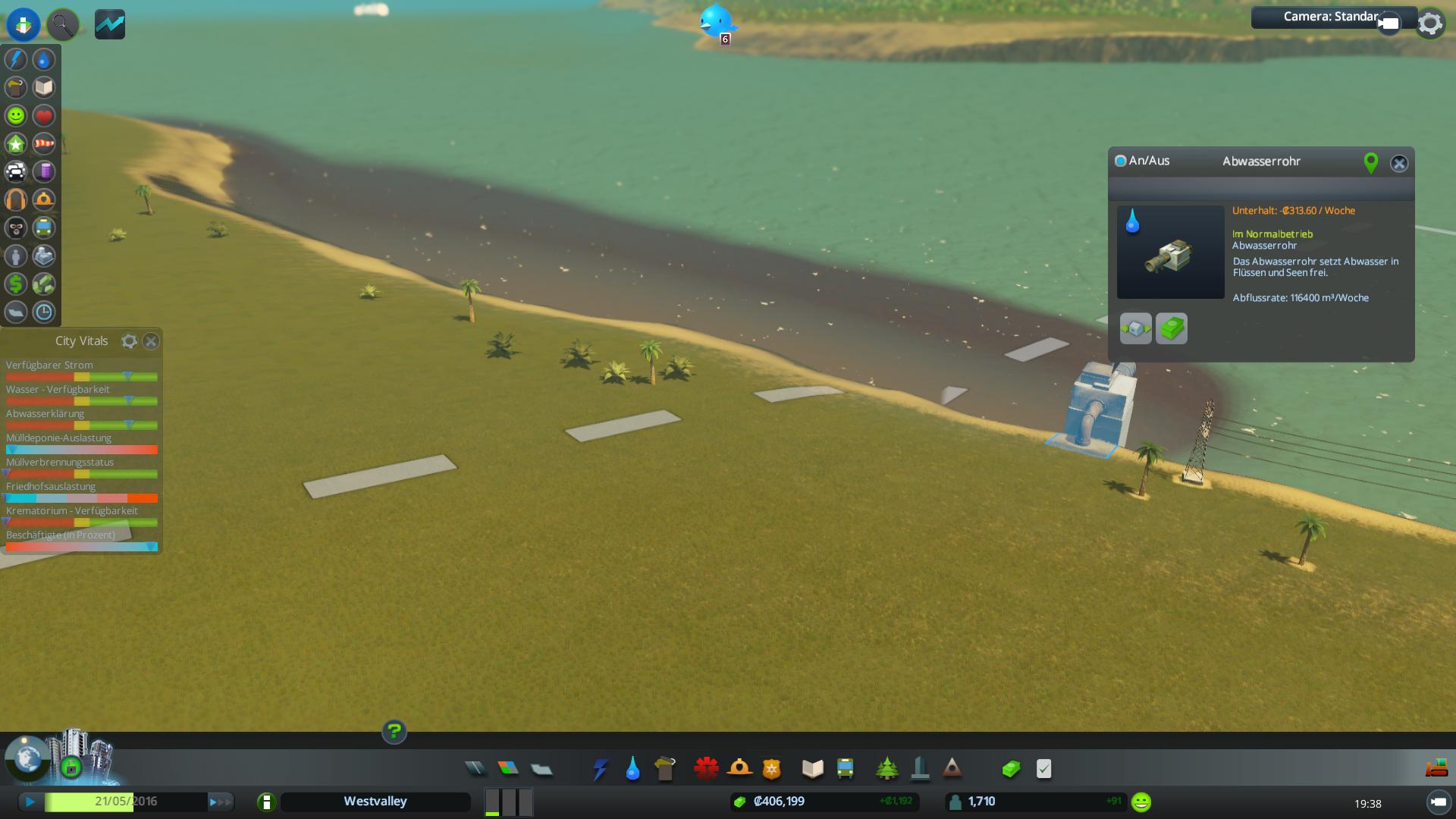Click the blue Chirper bird notification

coord(715,20)
